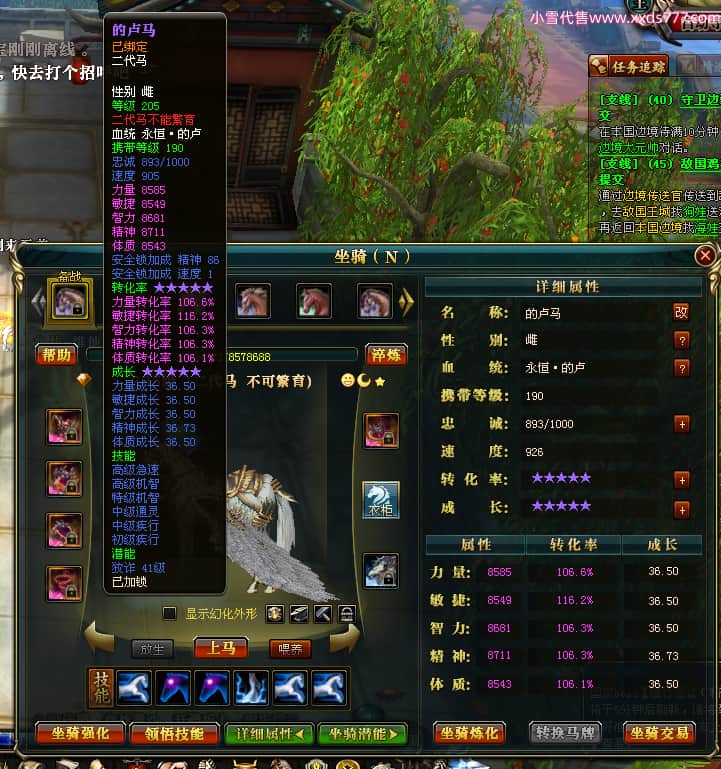This screenshot has width=721, height=769.
Task: Mount up with the 上马 button
Action: tap(220, 648)
